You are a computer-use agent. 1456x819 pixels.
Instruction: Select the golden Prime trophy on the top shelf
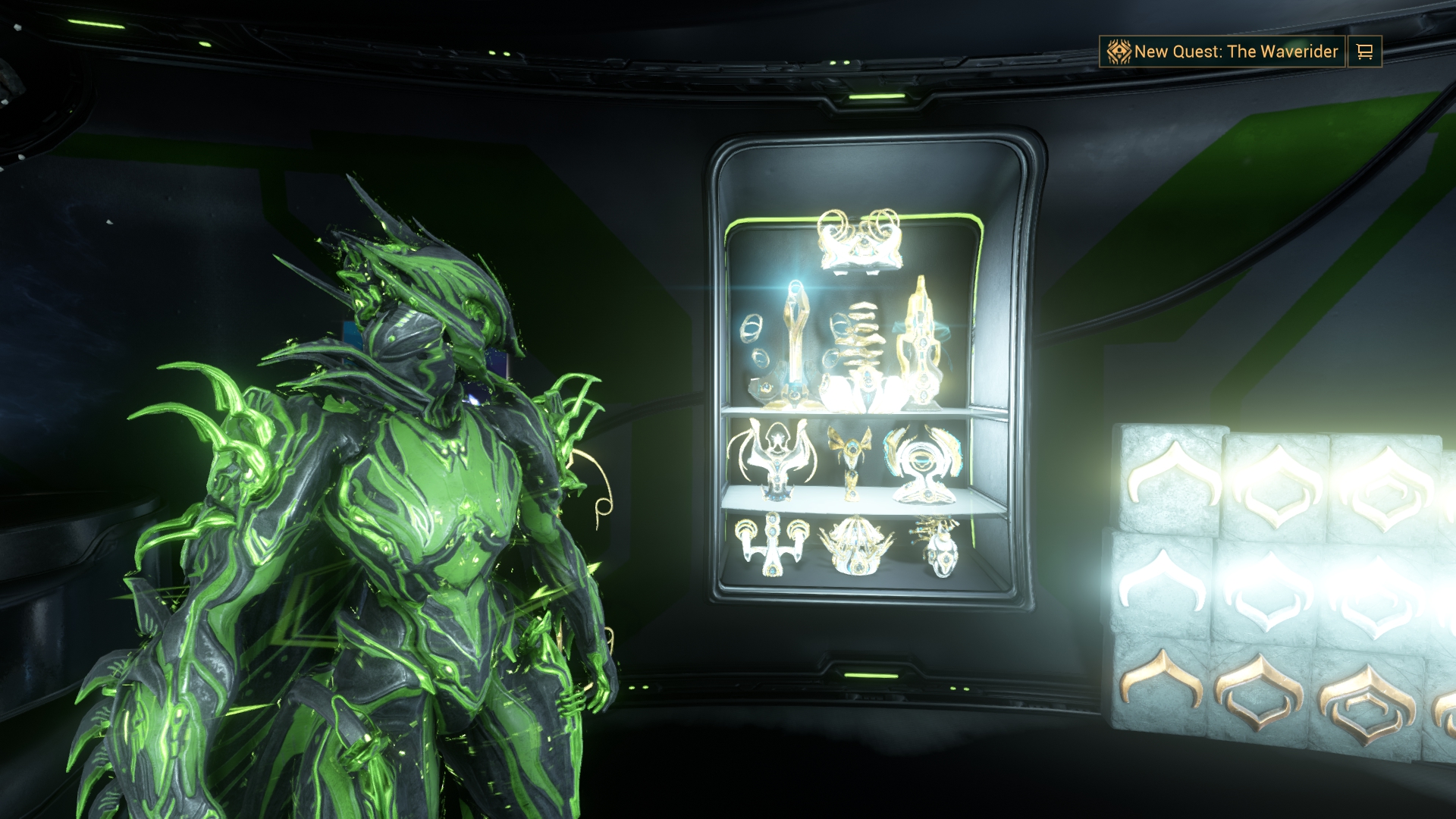click(921, 341)
